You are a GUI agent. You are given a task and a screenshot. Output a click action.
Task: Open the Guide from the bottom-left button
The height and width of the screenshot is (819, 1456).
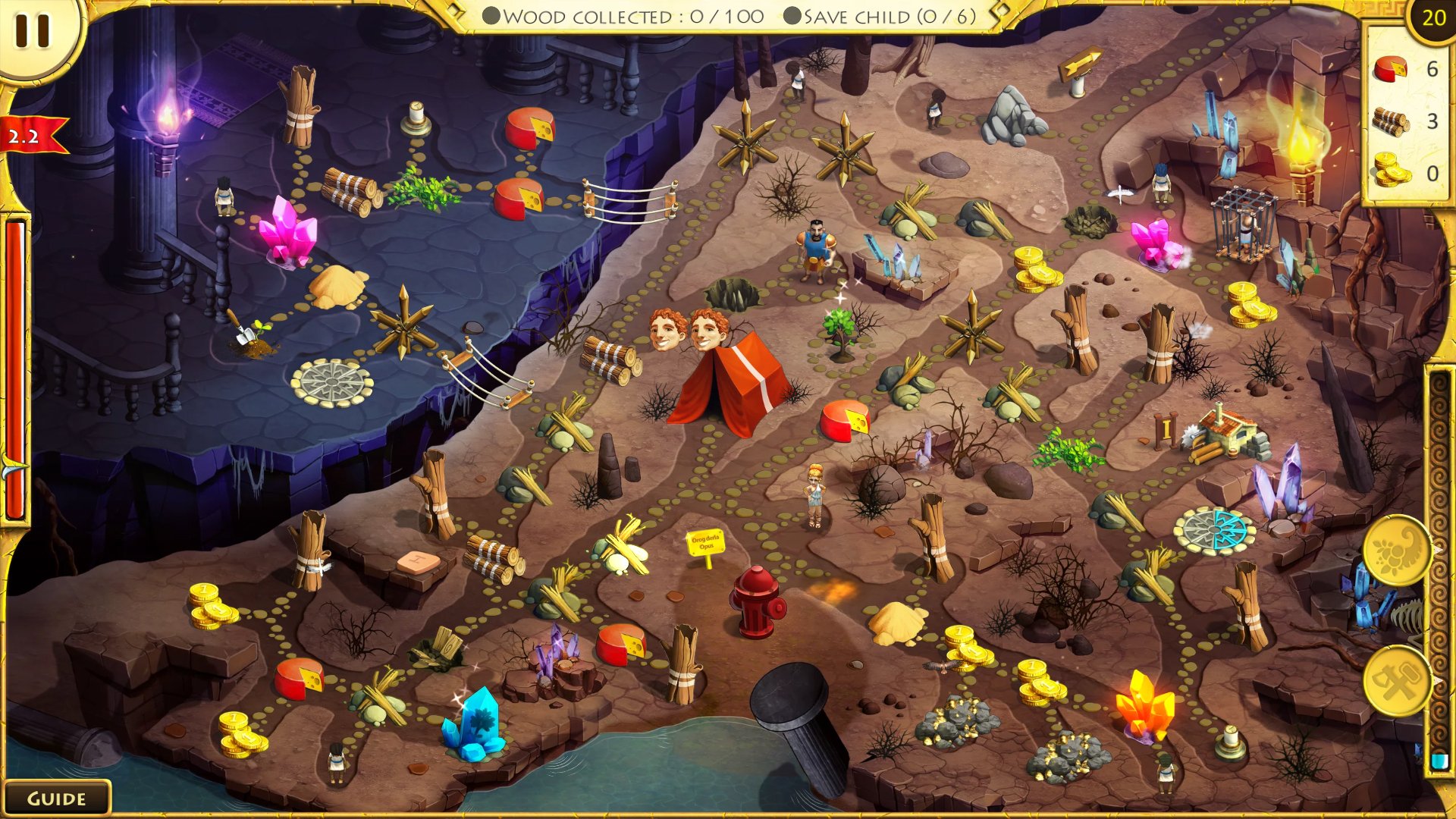[57, 798]
